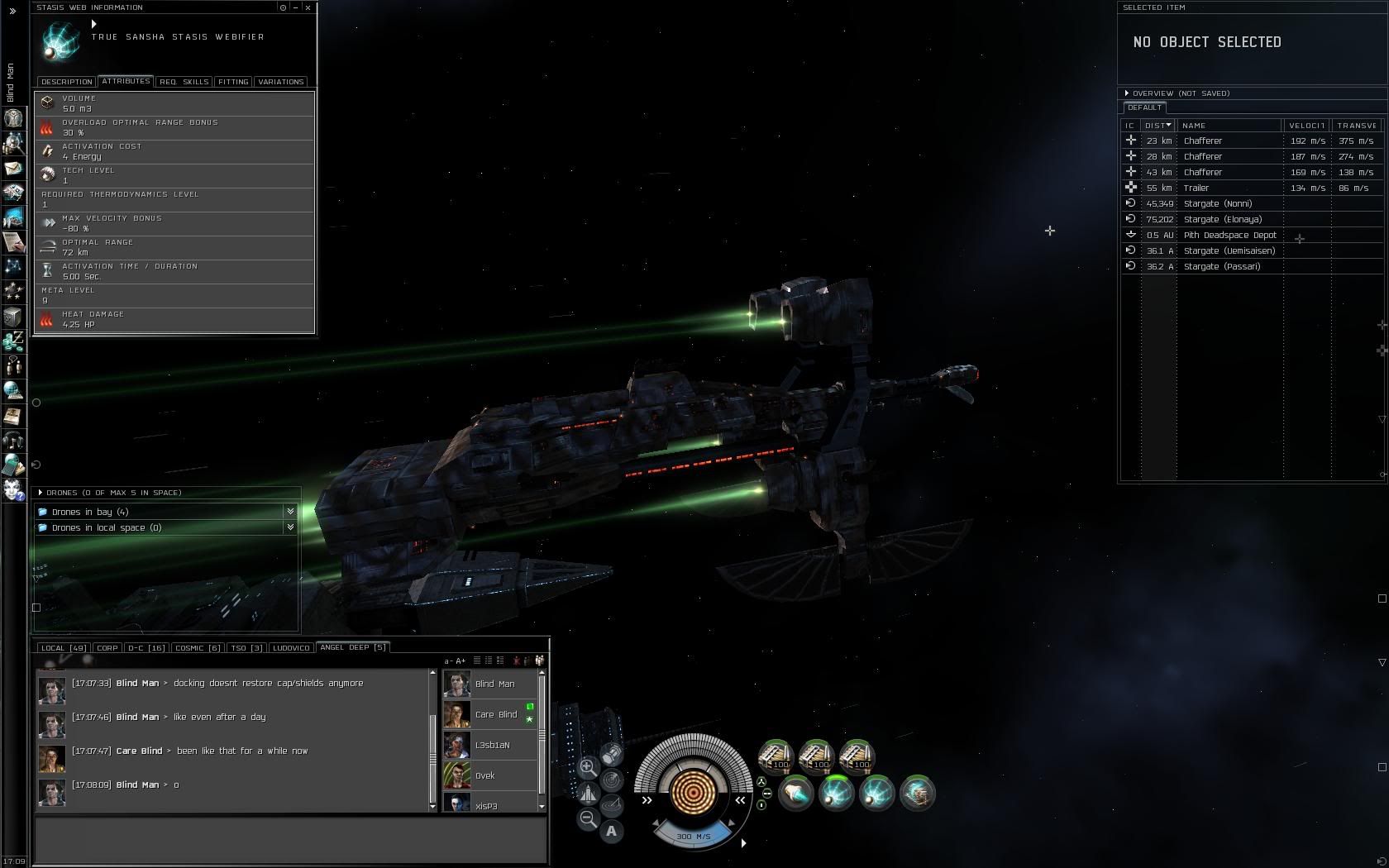Switch to the Description tab

pyautogui.click(x=67, y=82)
